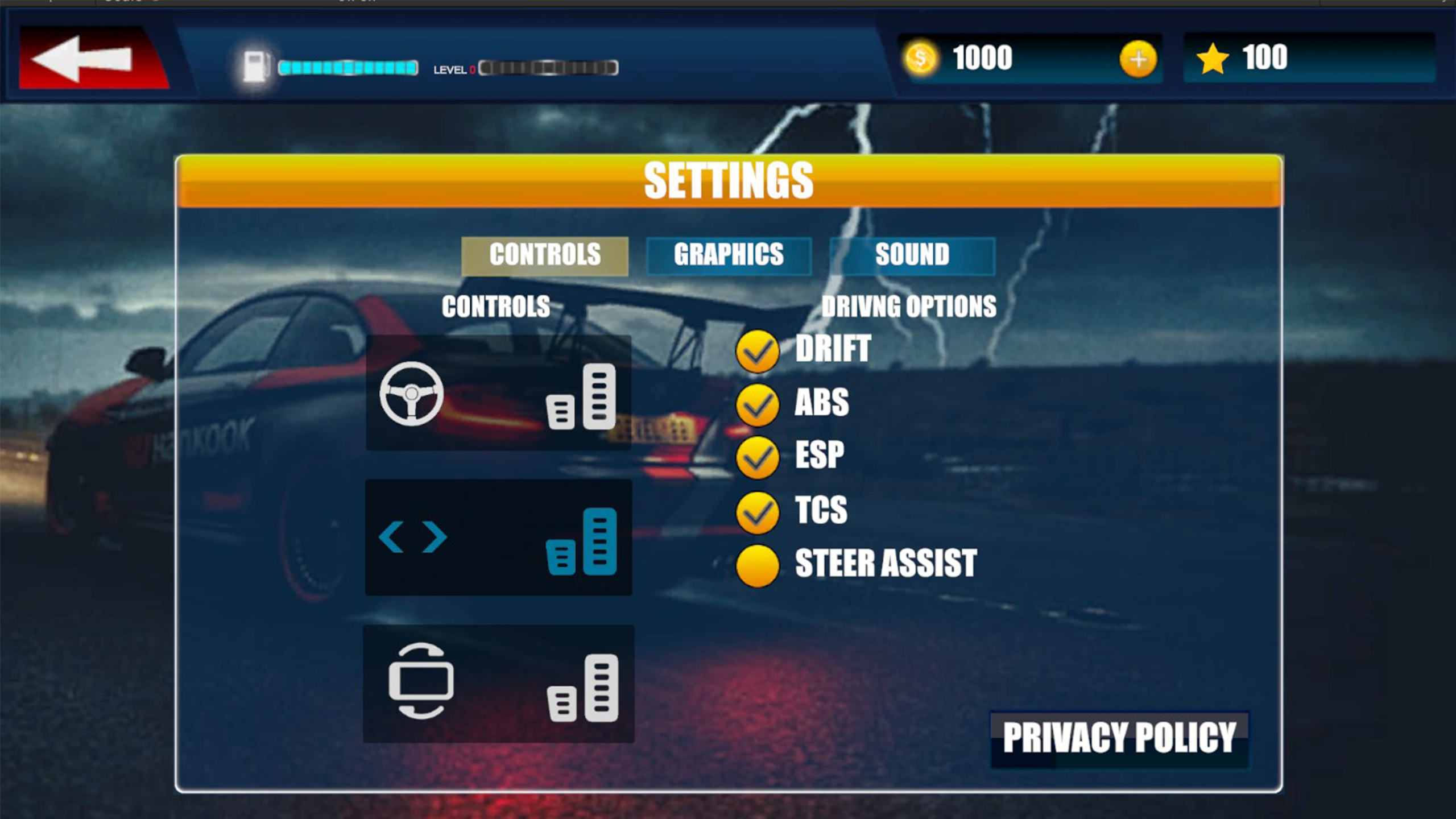Disable the DRIFT driving option

[759, 350]
